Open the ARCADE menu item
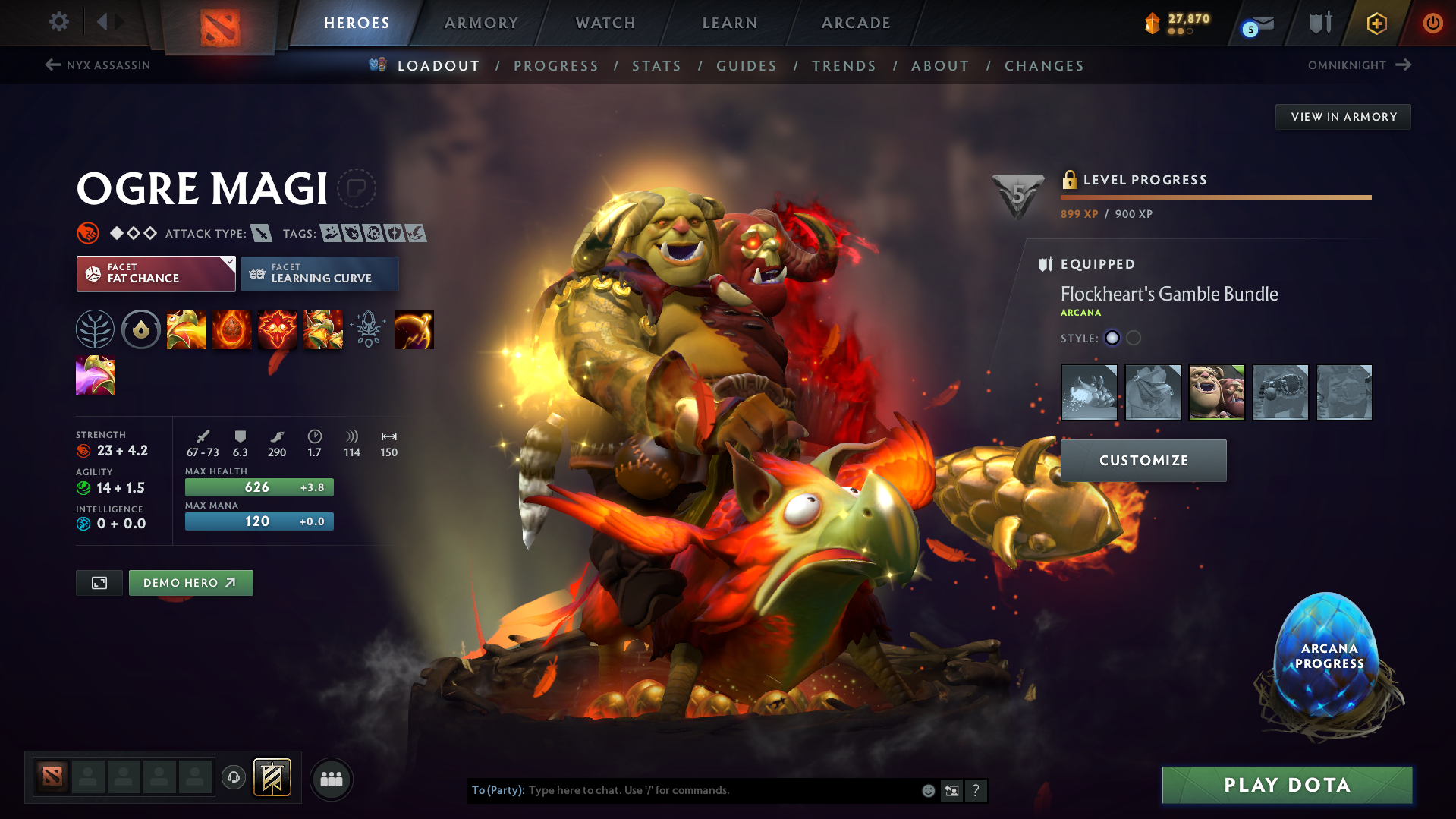Image resolution: width=1456 pixels, height=819 pixels. point(855,23)
